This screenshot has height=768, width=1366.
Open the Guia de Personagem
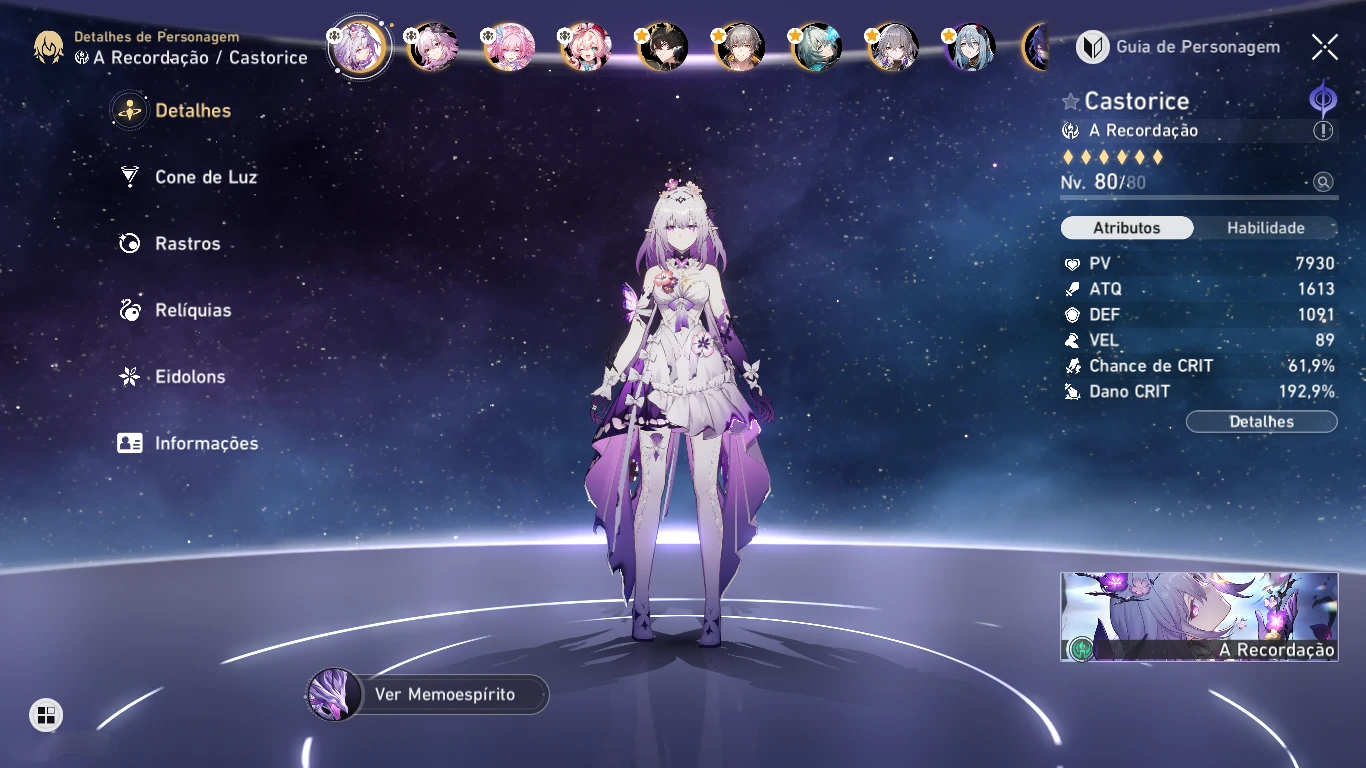click(1179, 47)
